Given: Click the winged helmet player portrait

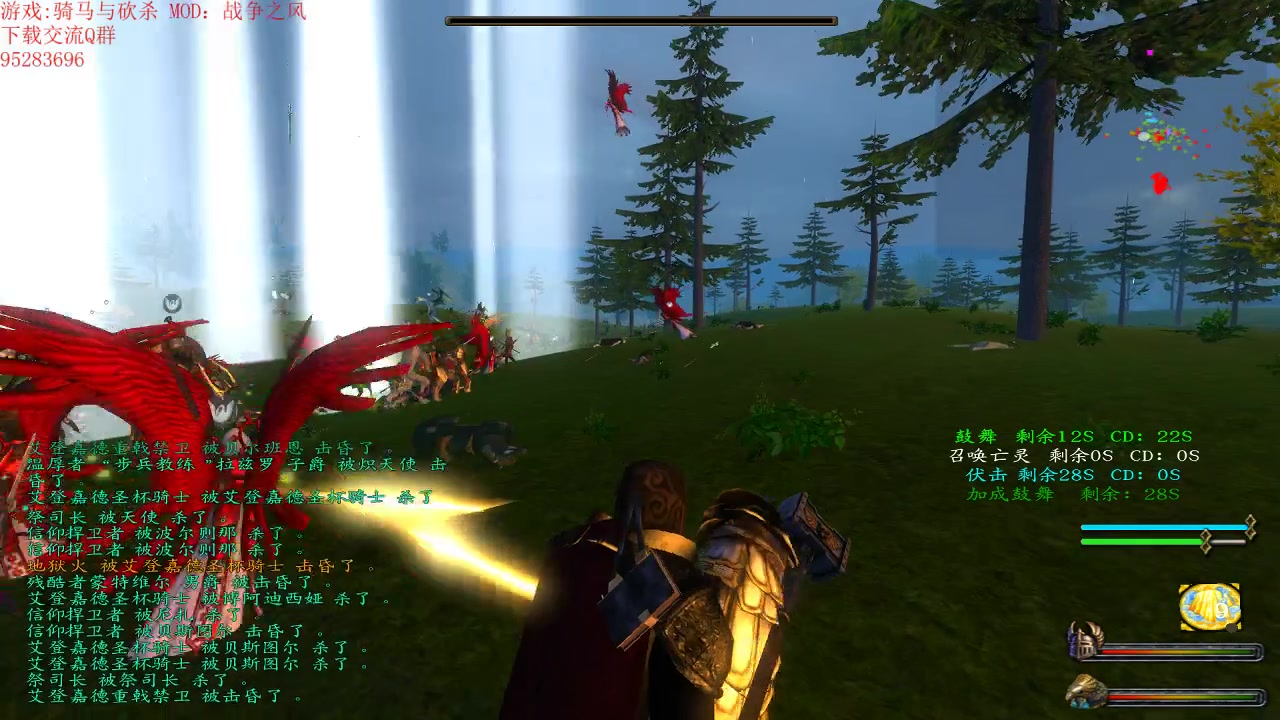Looking at the screenshot, I should click(1084, 640).
